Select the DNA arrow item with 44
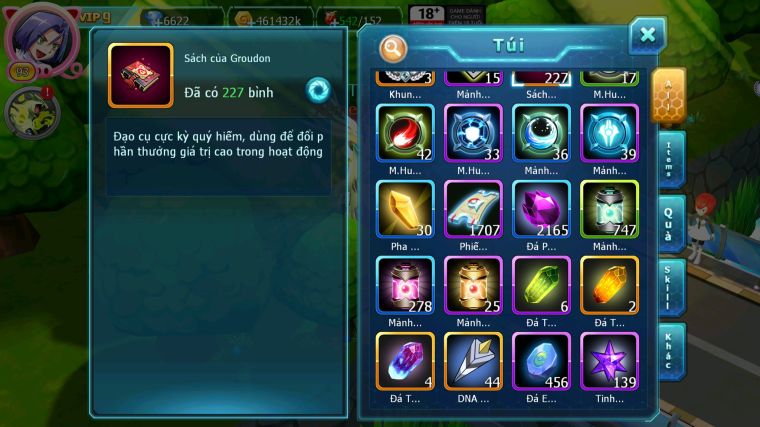 473,361
